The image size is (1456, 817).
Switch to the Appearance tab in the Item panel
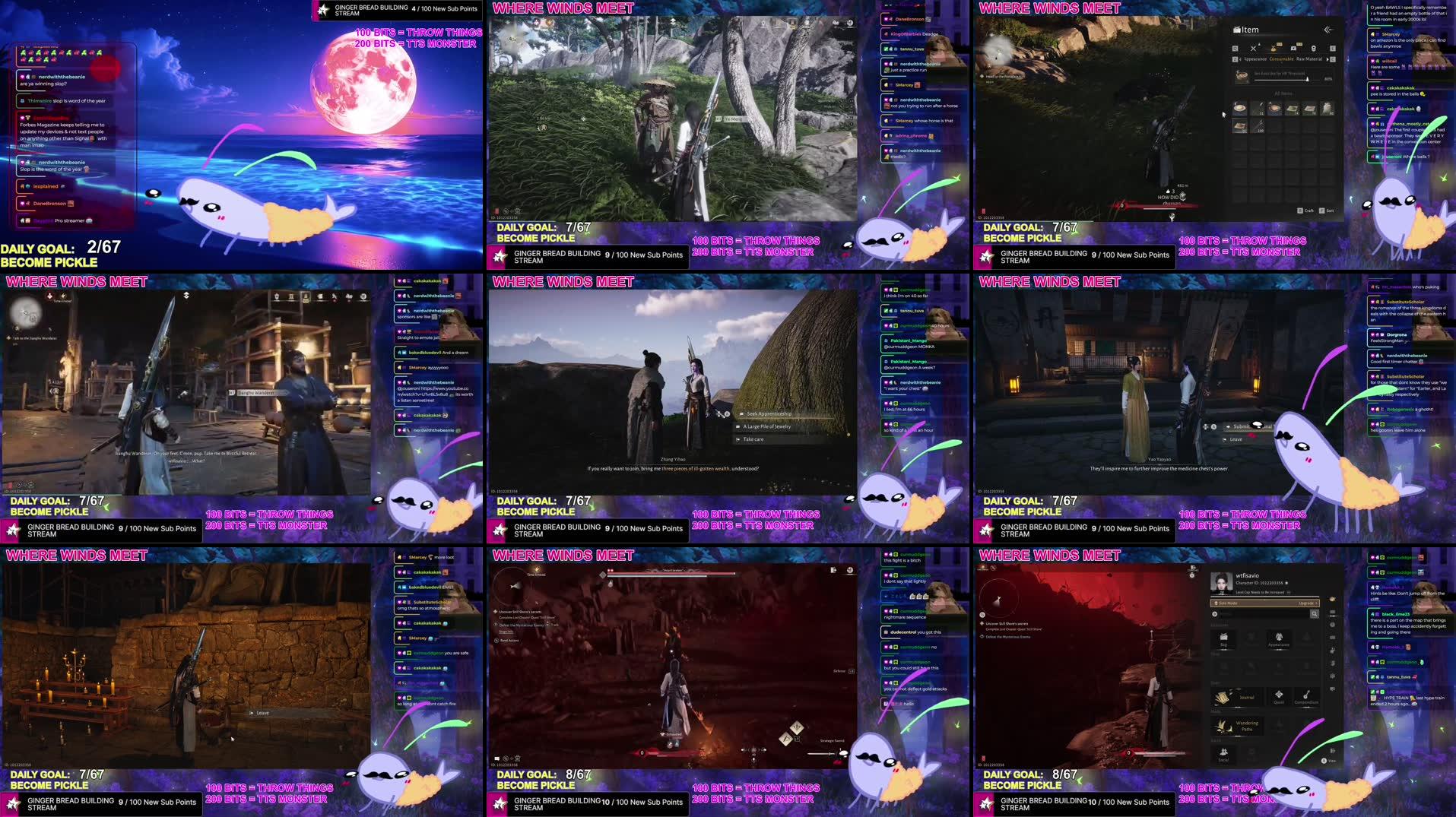[1255, 59]
